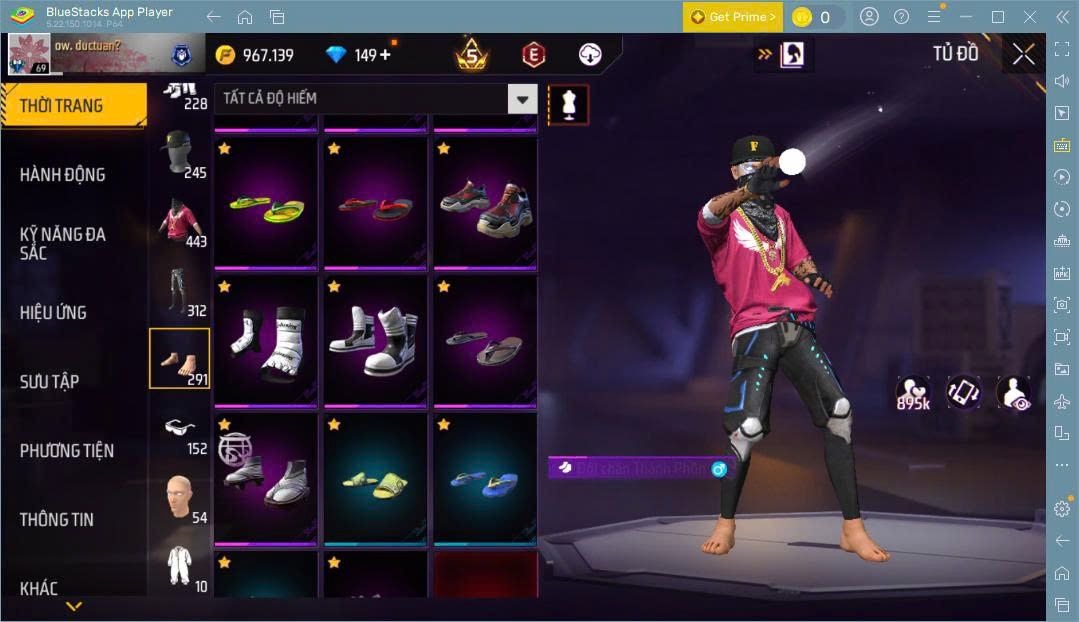Pick the black-and-white high-top boots
1079x622 pixels.
375,341
